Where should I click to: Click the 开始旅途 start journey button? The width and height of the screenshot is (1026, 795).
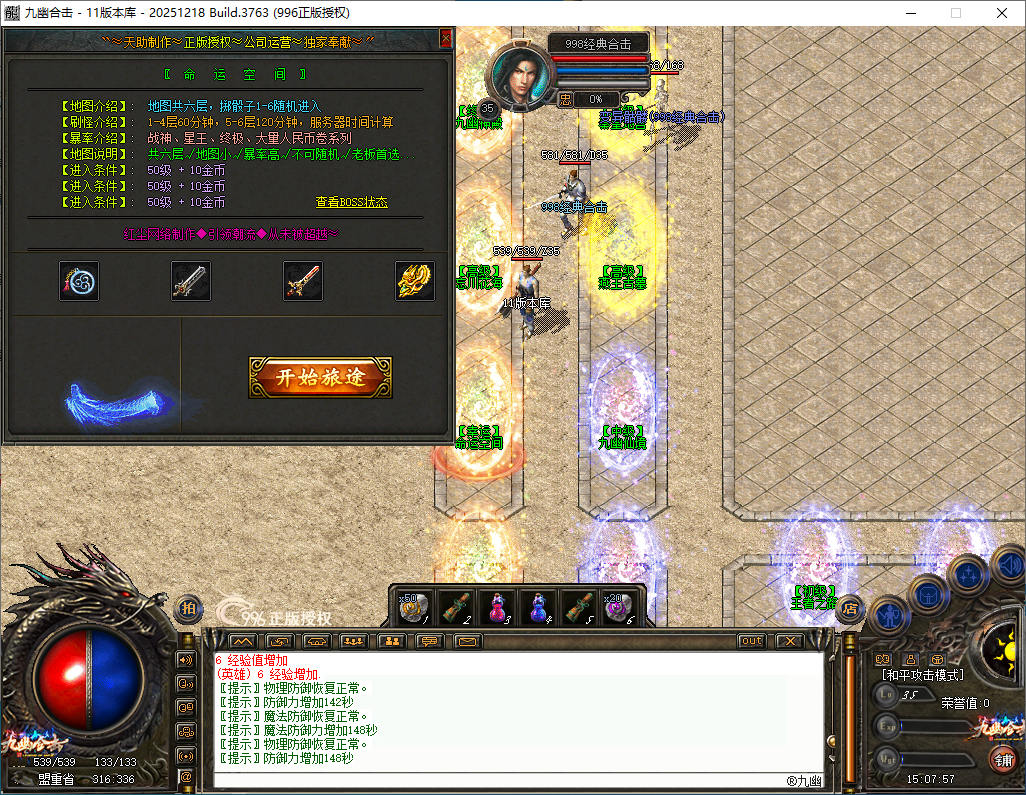pos(320,377)
